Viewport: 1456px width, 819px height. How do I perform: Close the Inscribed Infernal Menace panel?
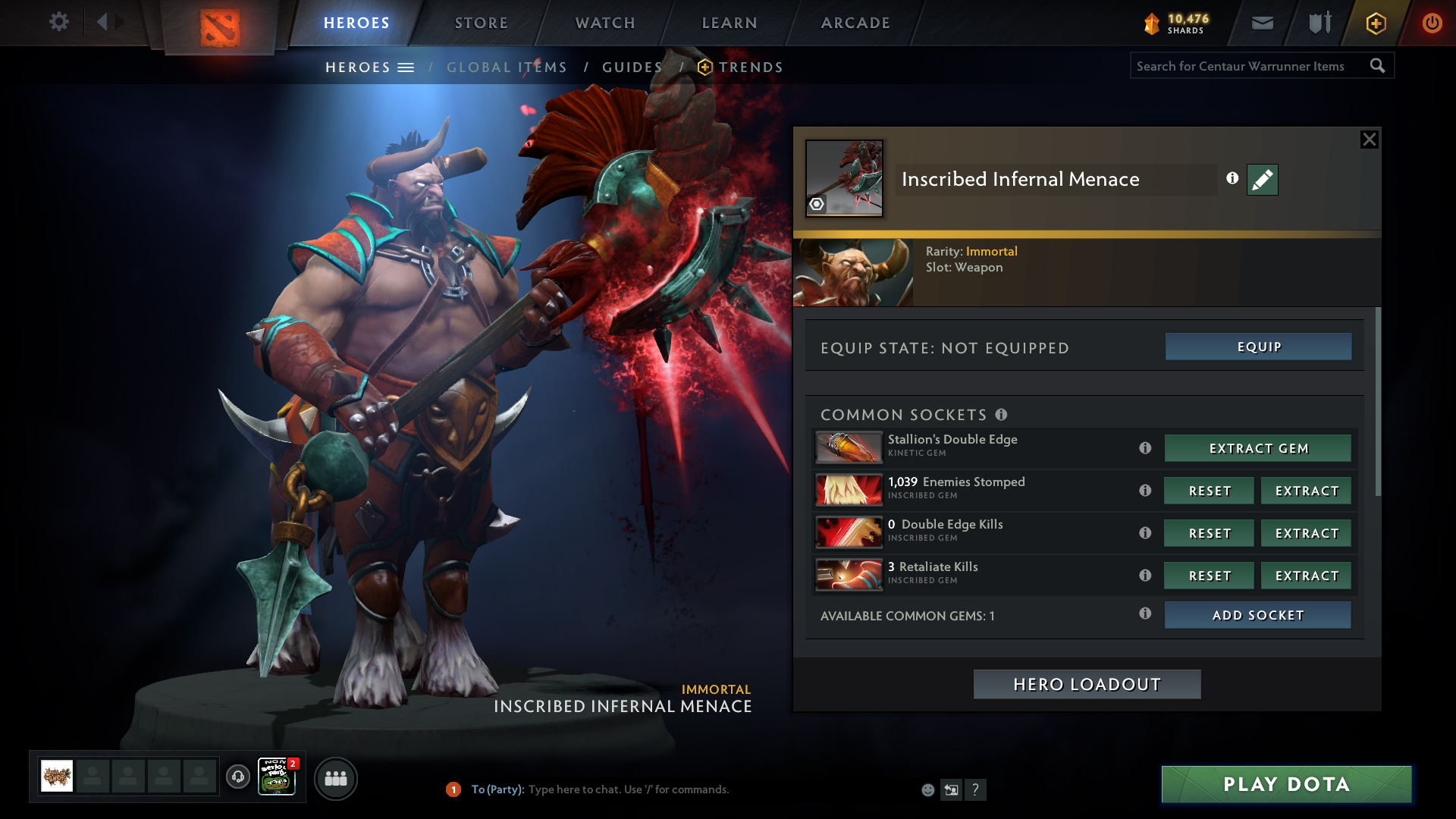(1369, 140)
